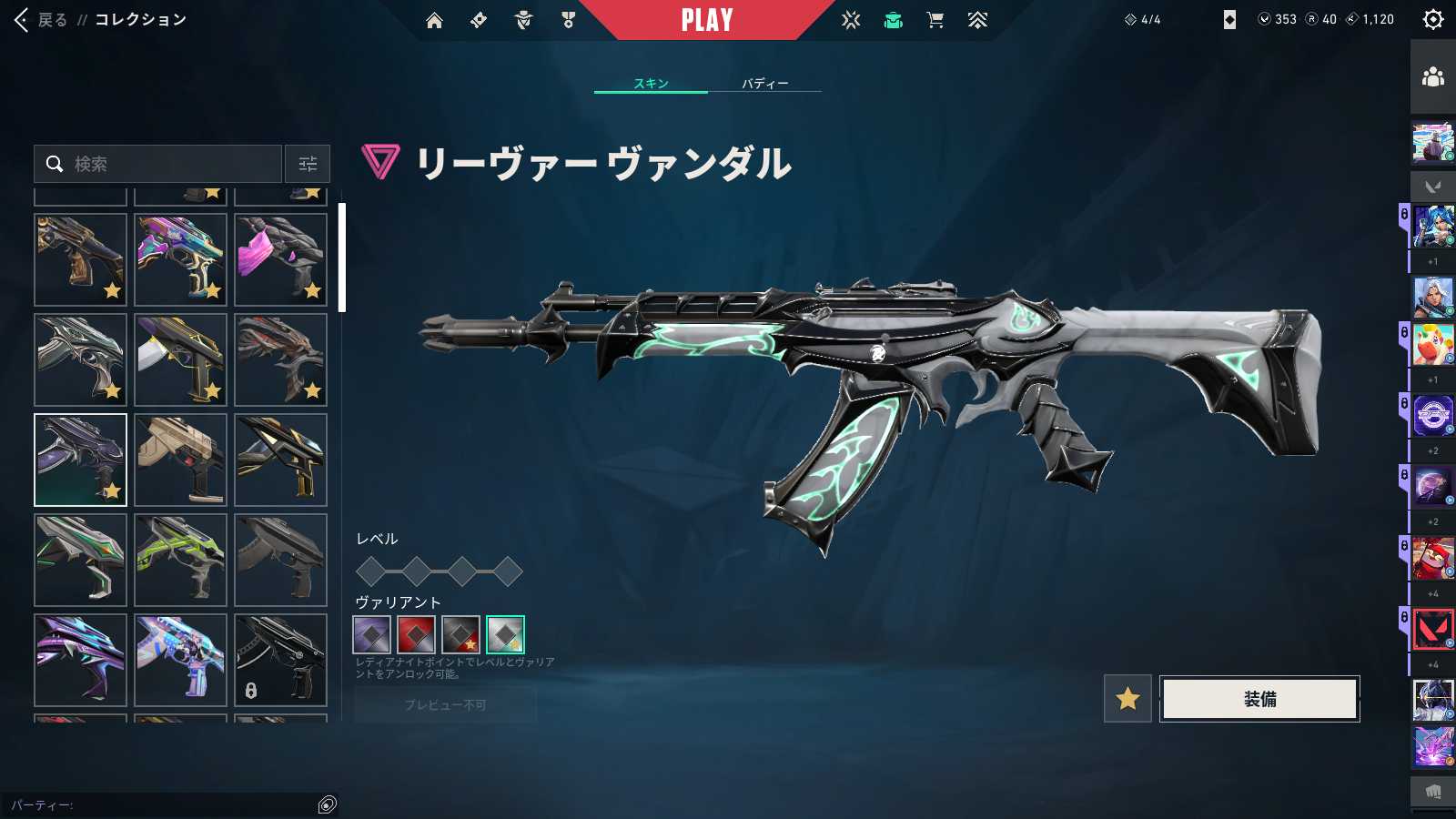Screen dimensions: 1456x819
Task: Select the white variant swatch
Action: pos(505,635)
